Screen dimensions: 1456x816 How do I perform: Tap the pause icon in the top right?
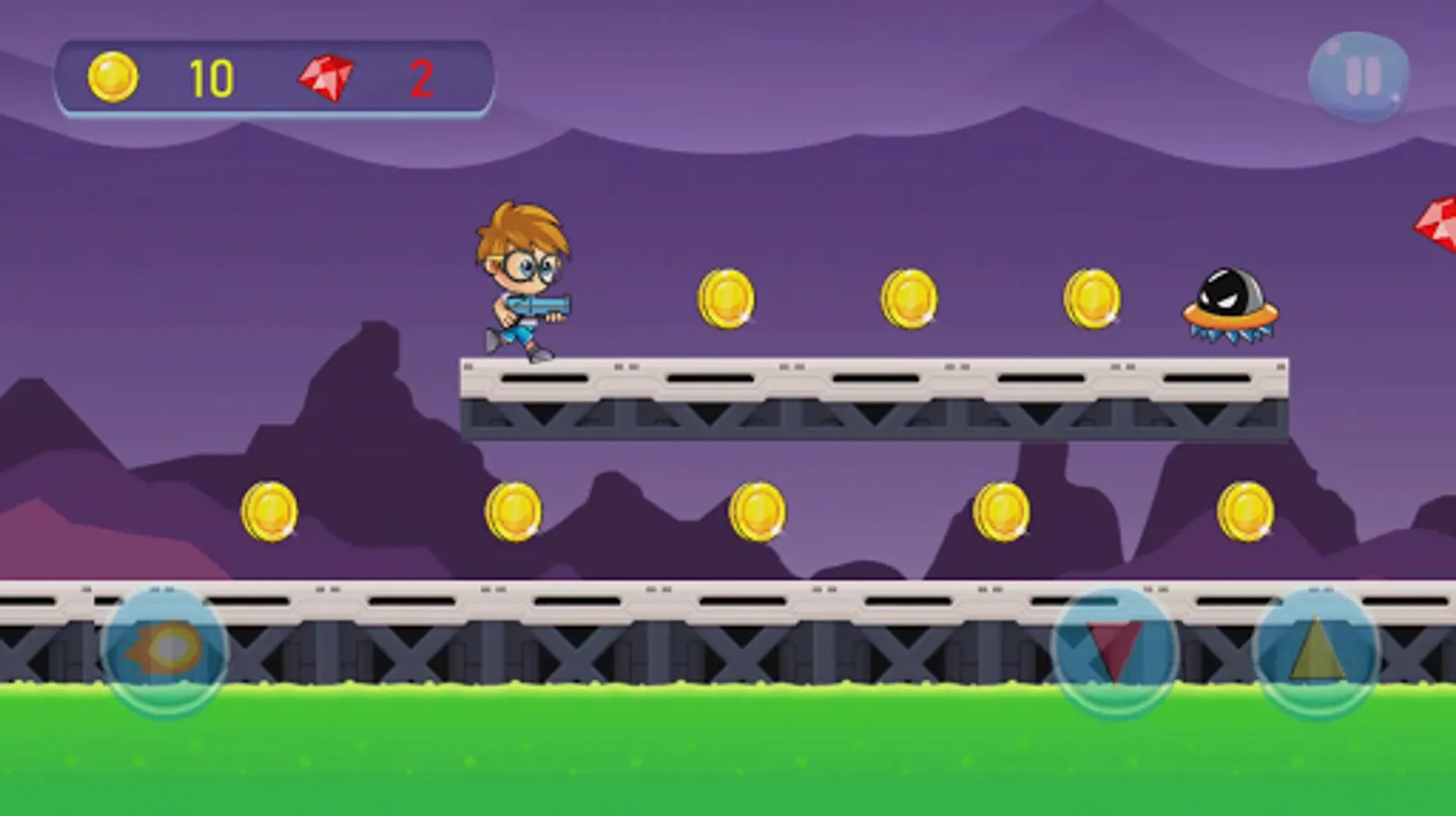click(x=1359, y=75)
